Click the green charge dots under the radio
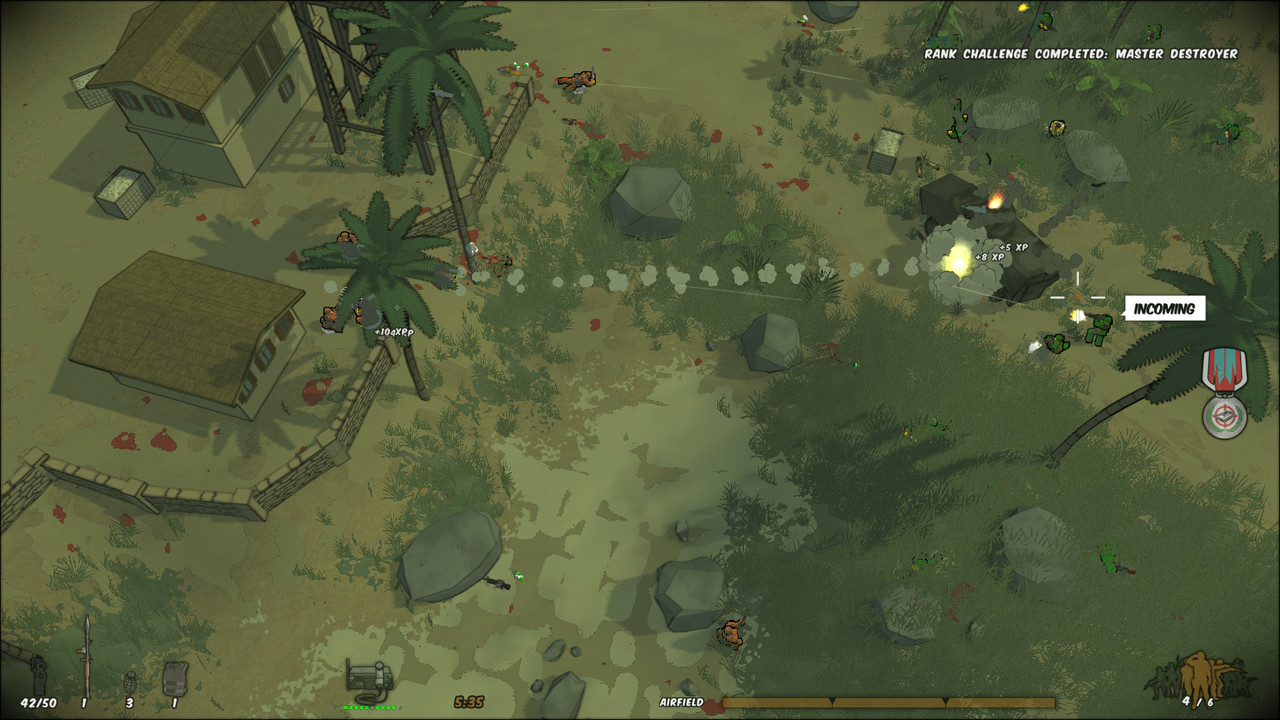 371,707
